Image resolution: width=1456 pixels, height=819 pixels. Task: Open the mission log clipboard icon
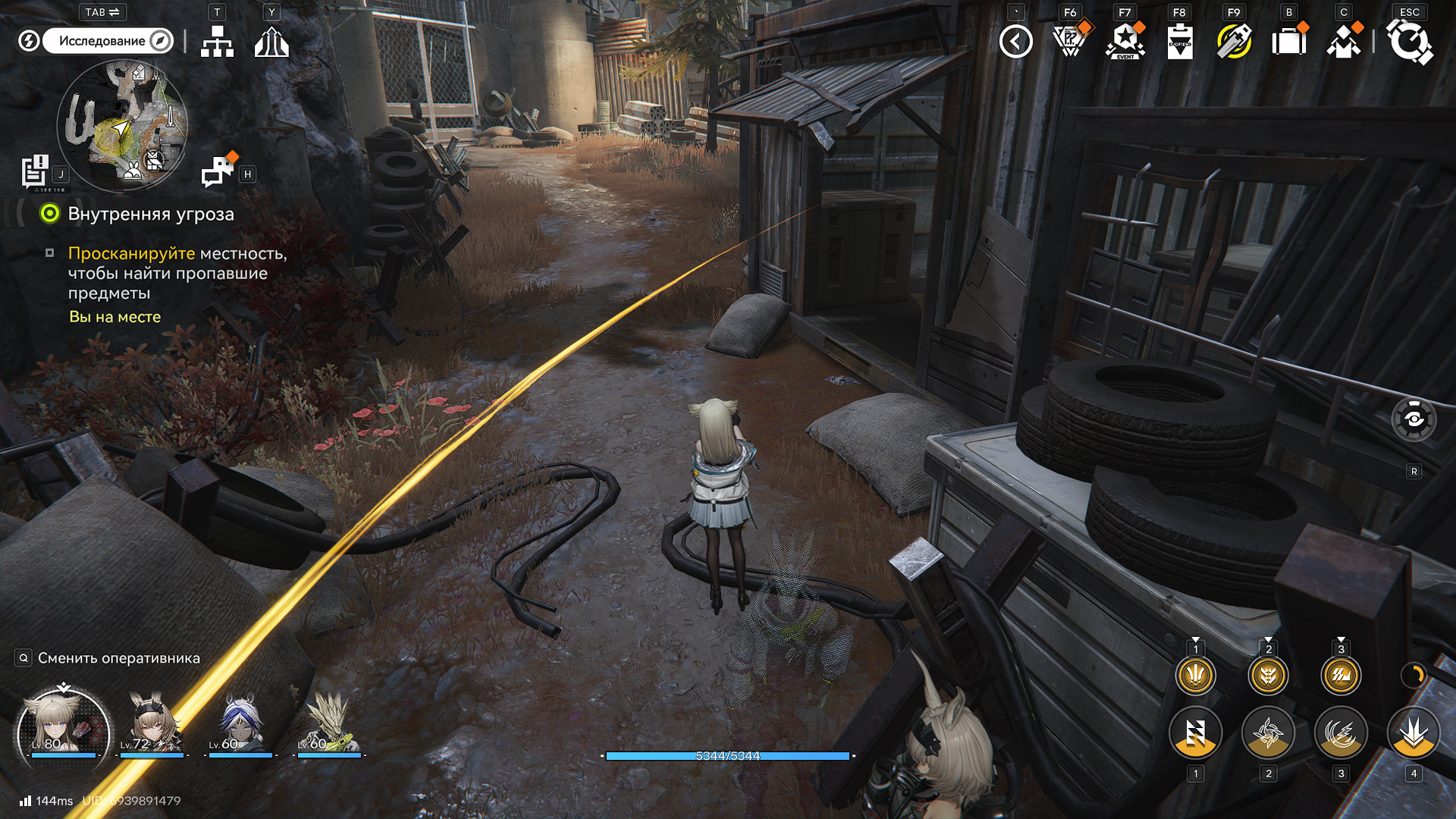(x=35, y=171)
